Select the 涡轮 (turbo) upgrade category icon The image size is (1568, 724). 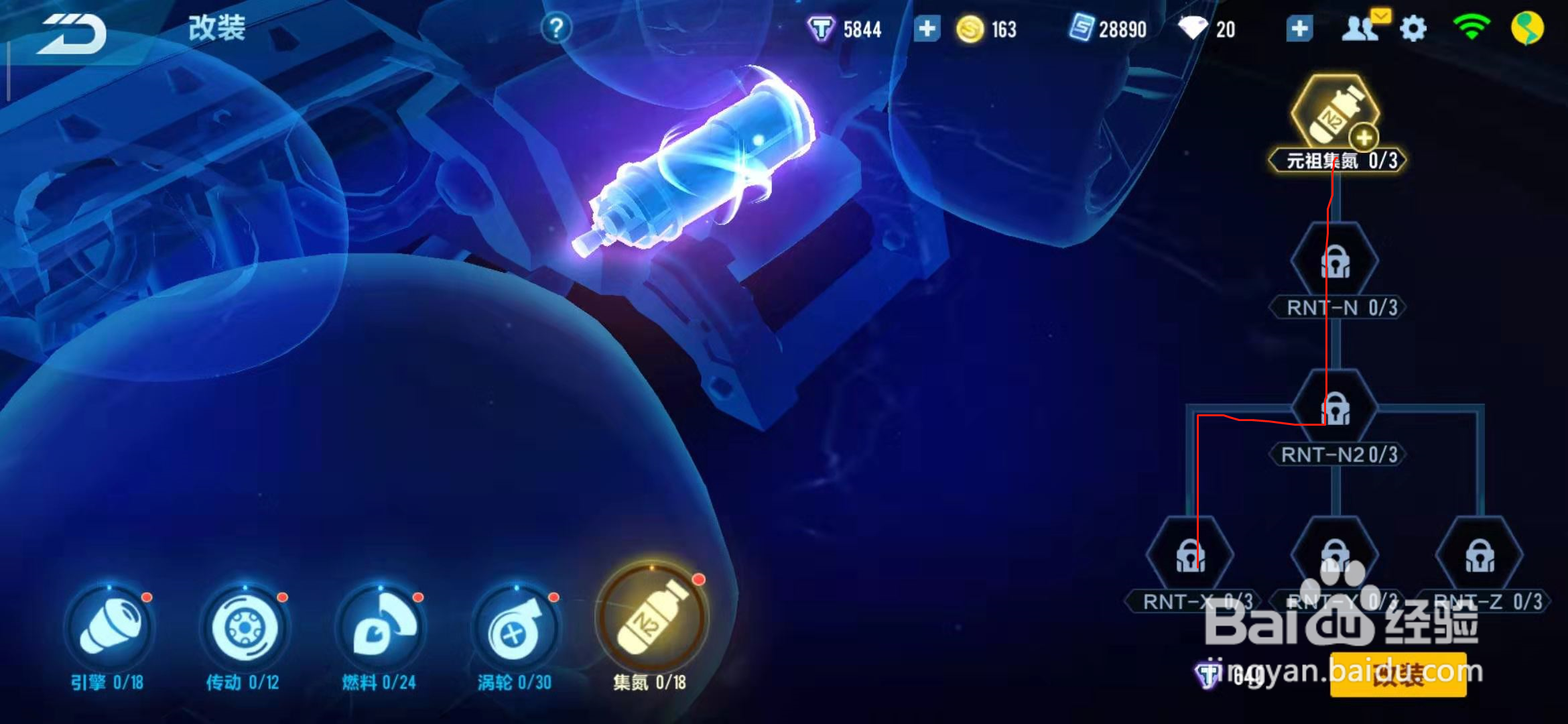(x=515, y=626)
